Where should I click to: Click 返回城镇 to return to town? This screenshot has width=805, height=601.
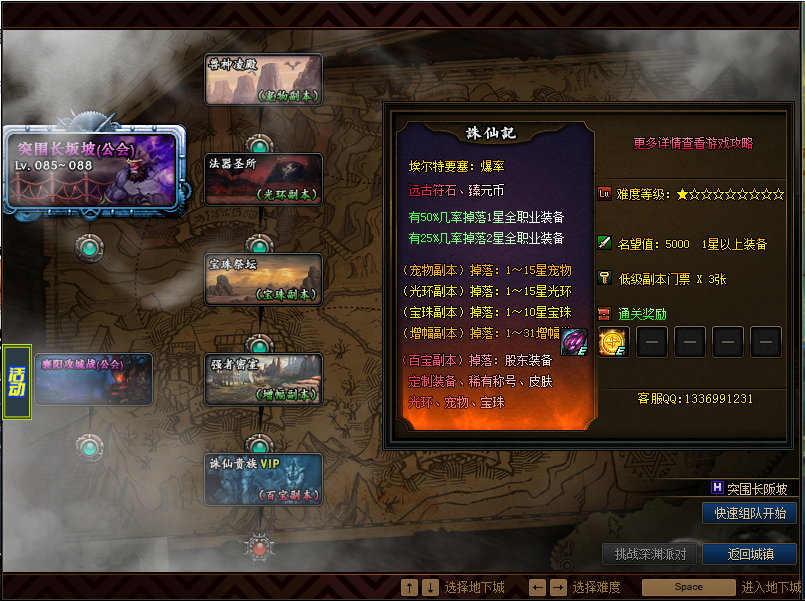(749, 554)
